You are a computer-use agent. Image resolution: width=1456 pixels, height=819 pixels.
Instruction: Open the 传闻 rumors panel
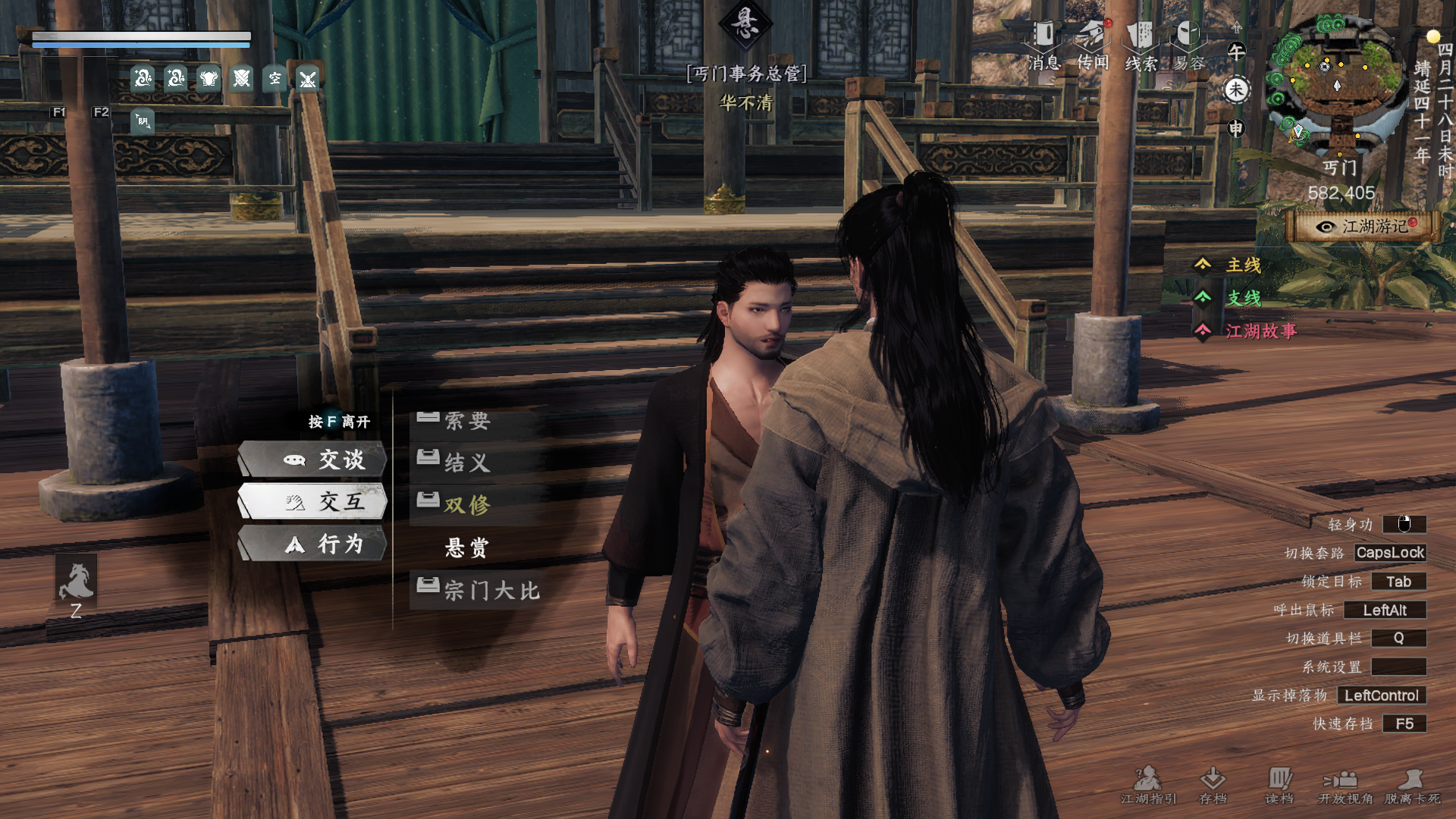(1093, 44)
